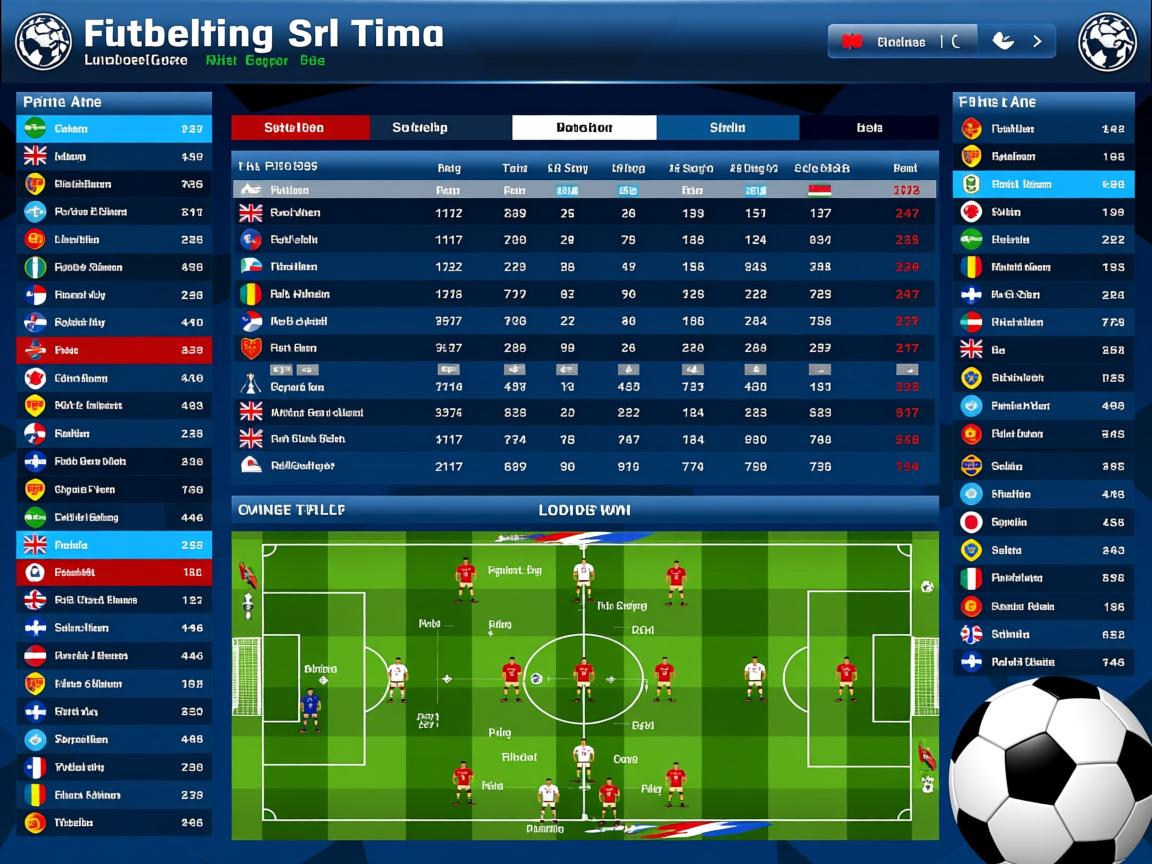Click the football logo left of the title

tap(43, 41)
